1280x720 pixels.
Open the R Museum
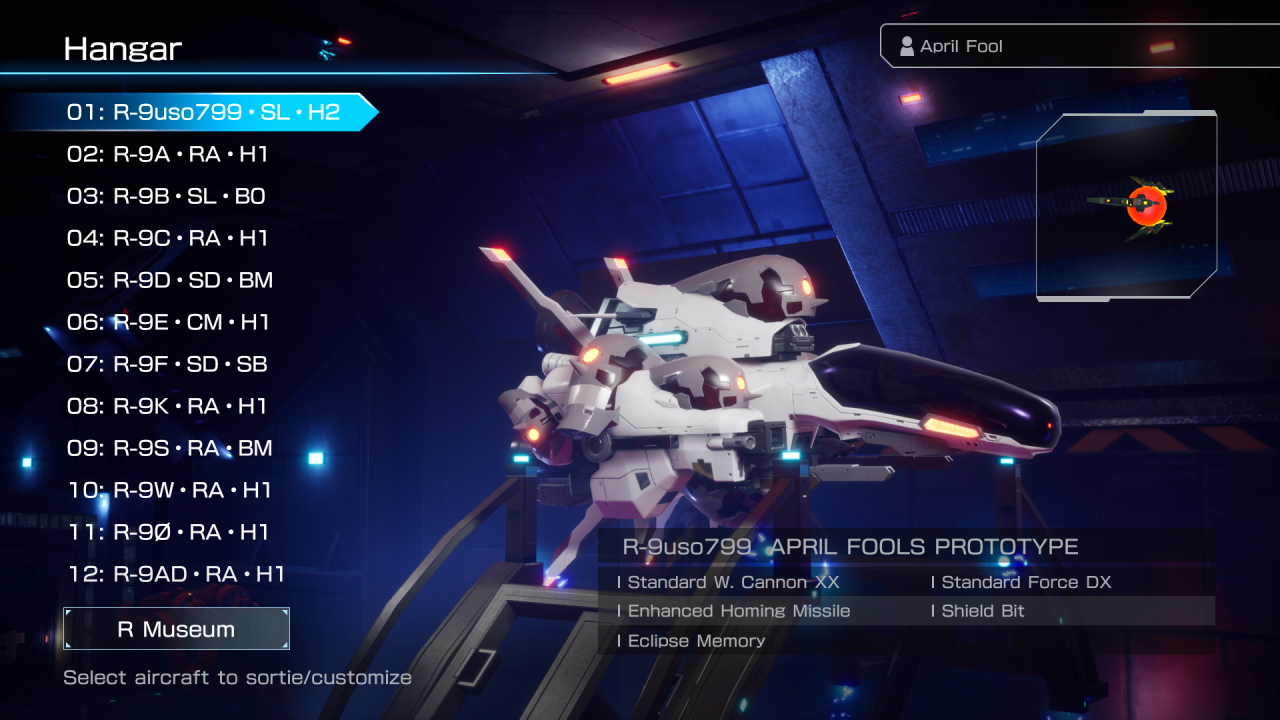(x=176, y=629)
